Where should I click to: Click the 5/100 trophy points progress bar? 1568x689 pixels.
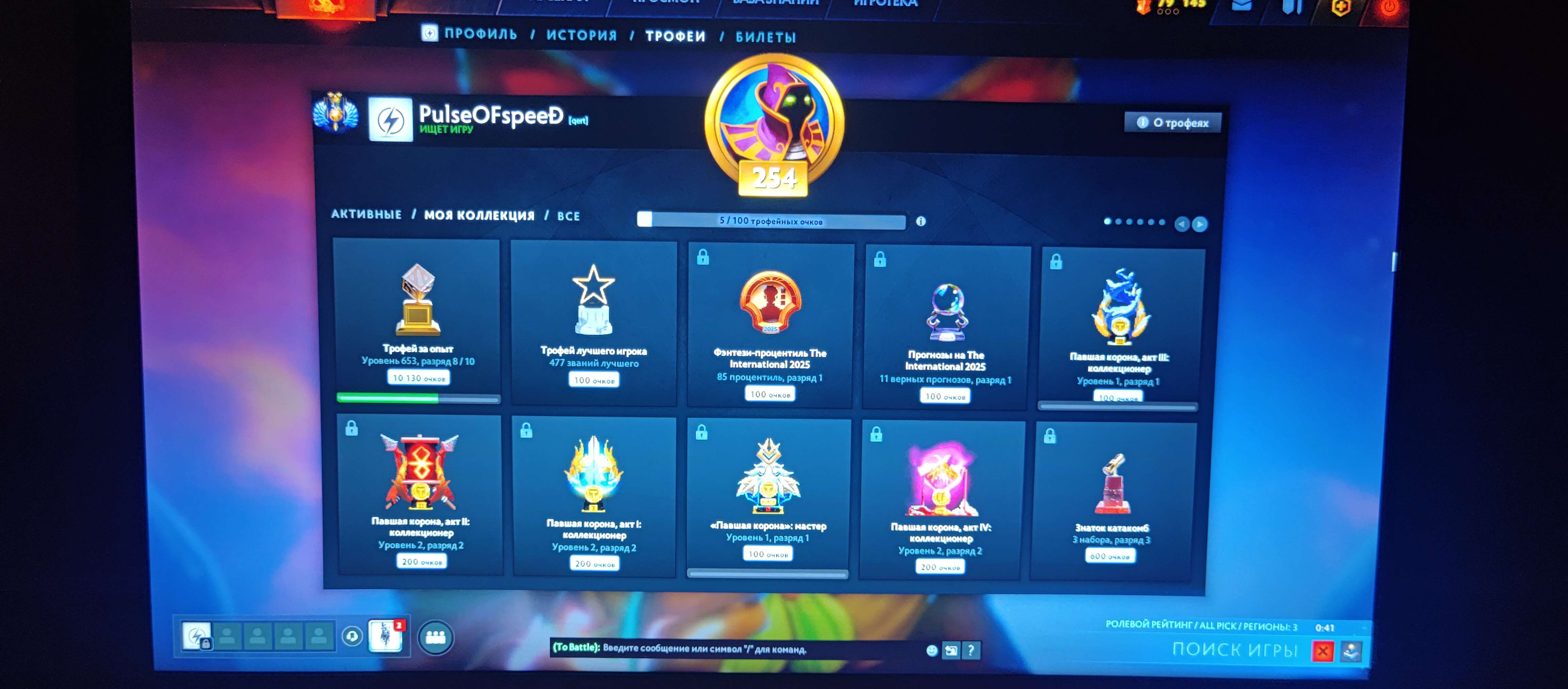[x=771, y=220]
